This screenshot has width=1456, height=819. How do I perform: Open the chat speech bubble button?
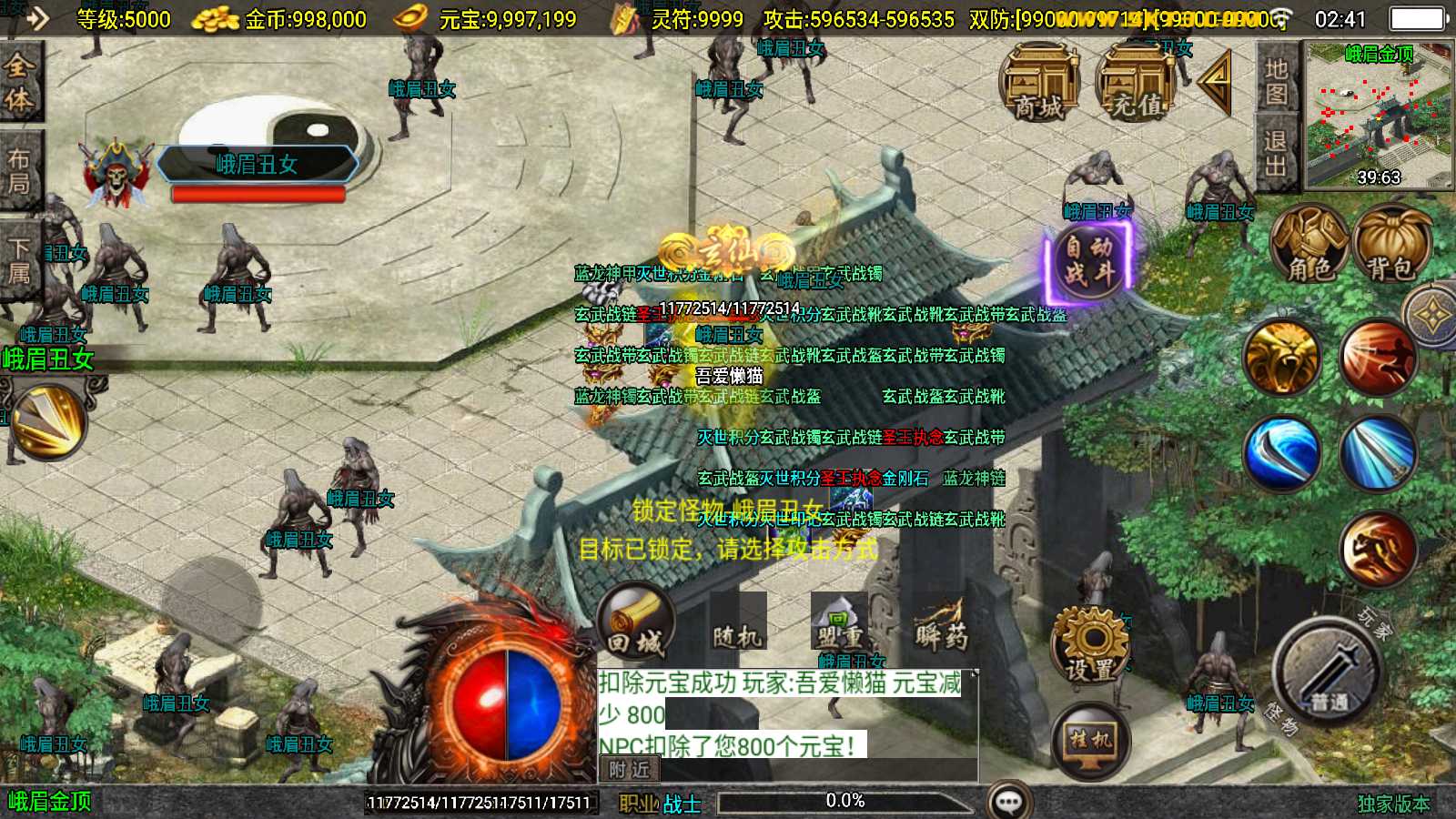point(1009,801)
